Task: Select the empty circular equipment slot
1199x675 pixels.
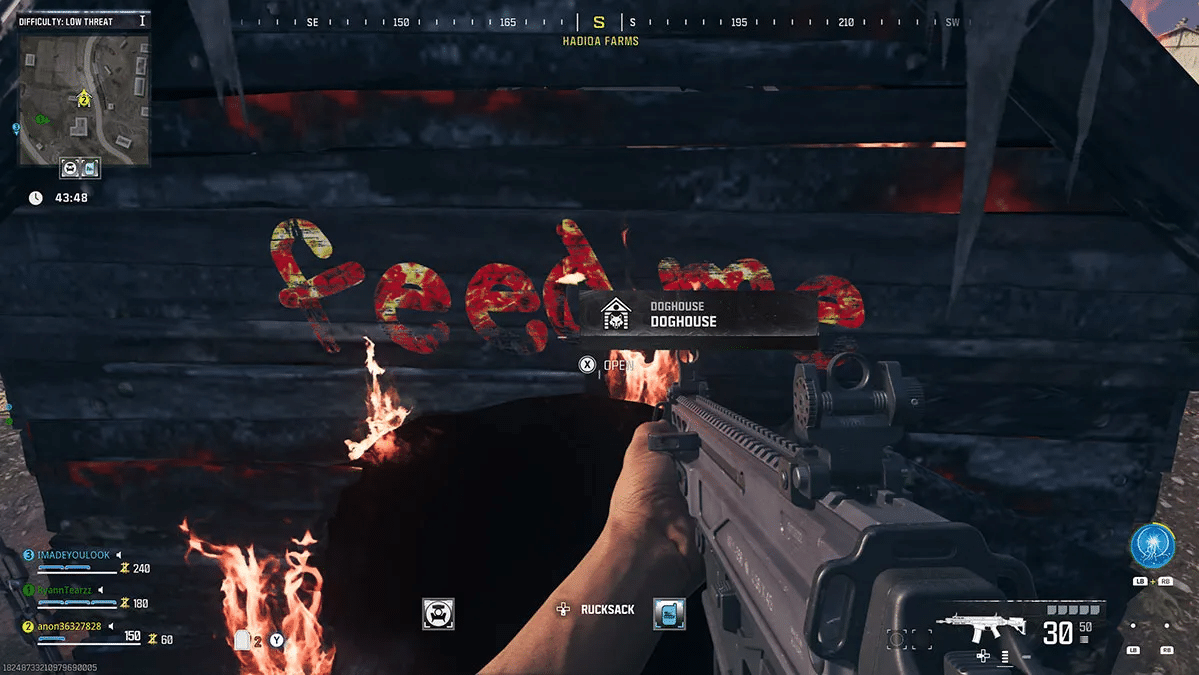Action: click(x=896, y=638)
